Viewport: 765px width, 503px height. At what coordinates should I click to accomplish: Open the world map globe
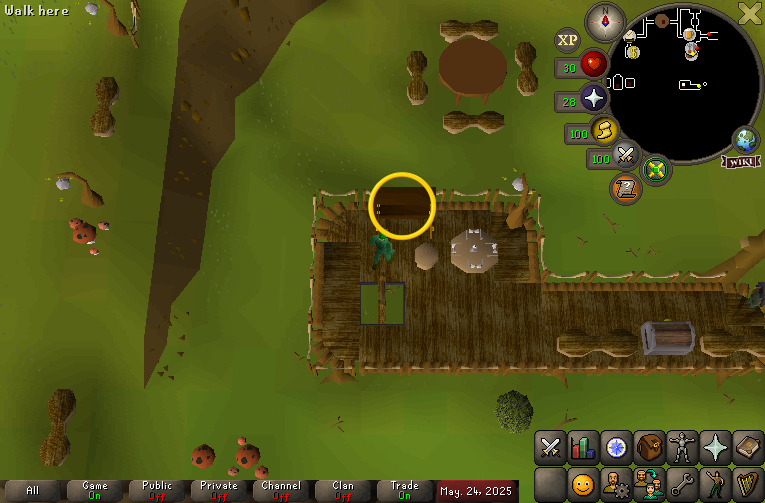point(746,139)
